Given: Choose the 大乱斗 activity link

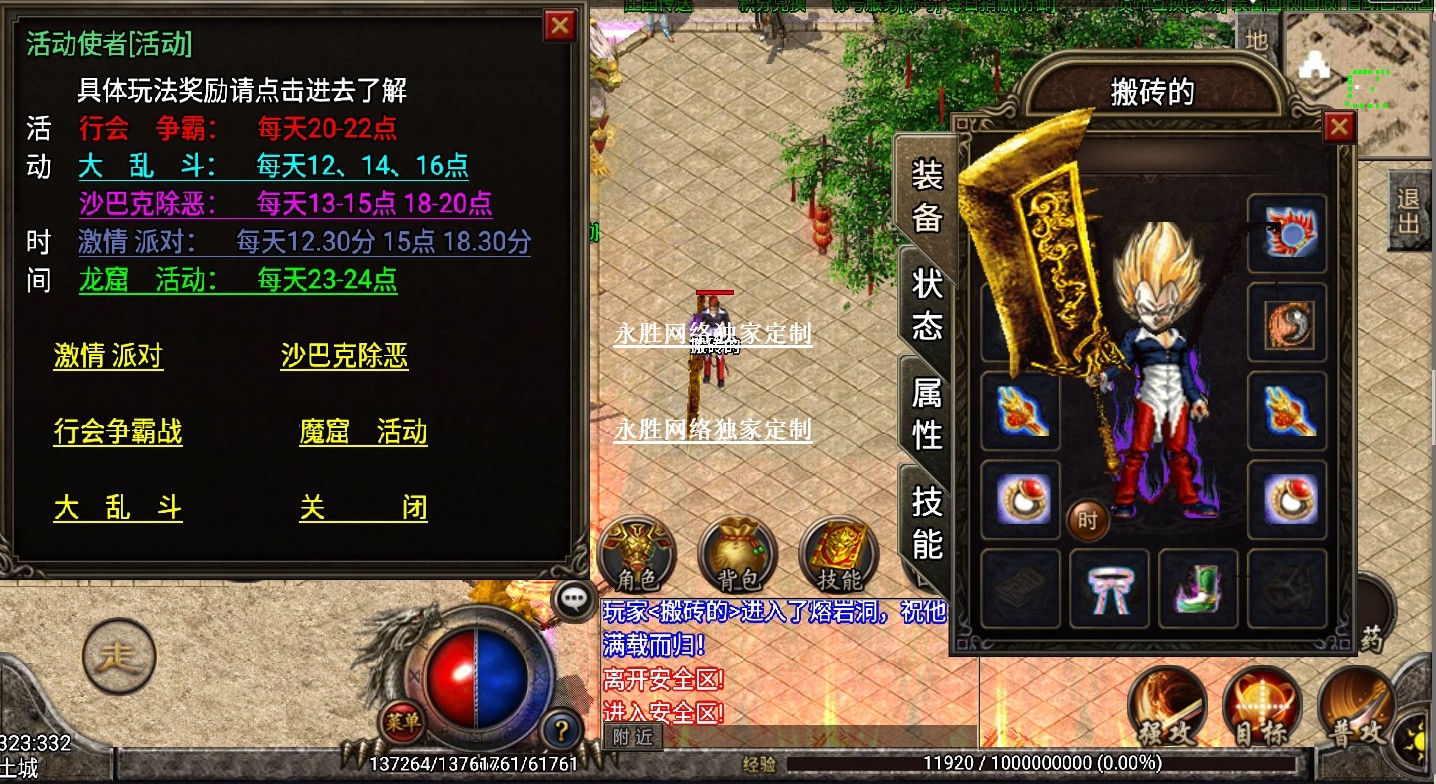Looking at the screenshot, I should [x=118, y=508].
